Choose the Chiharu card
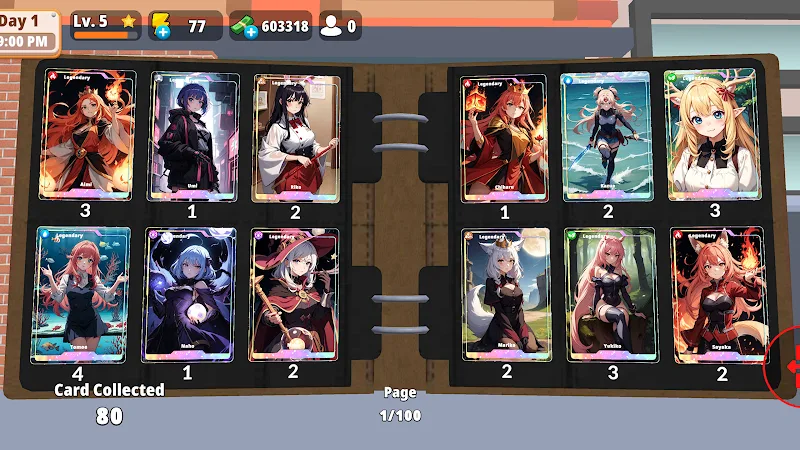The width and height of the screenshot is (800, 450). (x=504, y=136)
